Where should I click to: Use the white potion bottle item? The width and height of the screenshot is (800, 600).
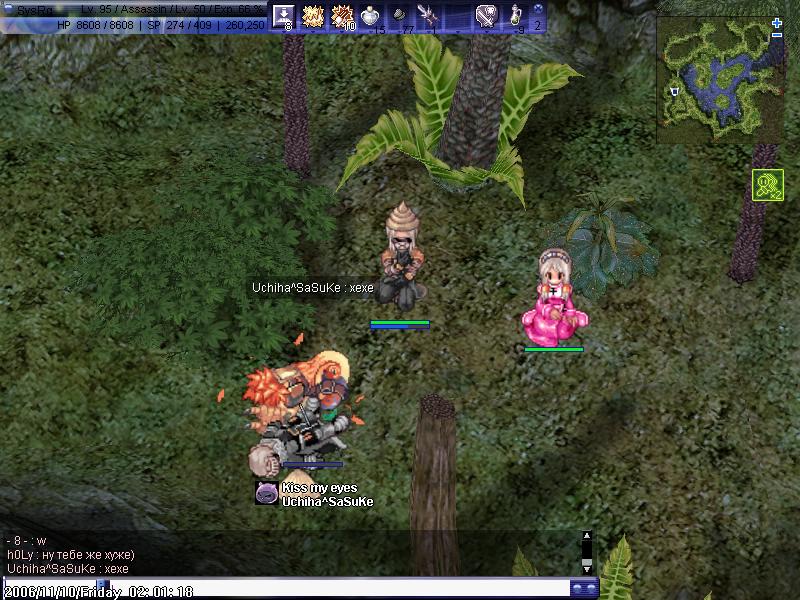(372, 16)
